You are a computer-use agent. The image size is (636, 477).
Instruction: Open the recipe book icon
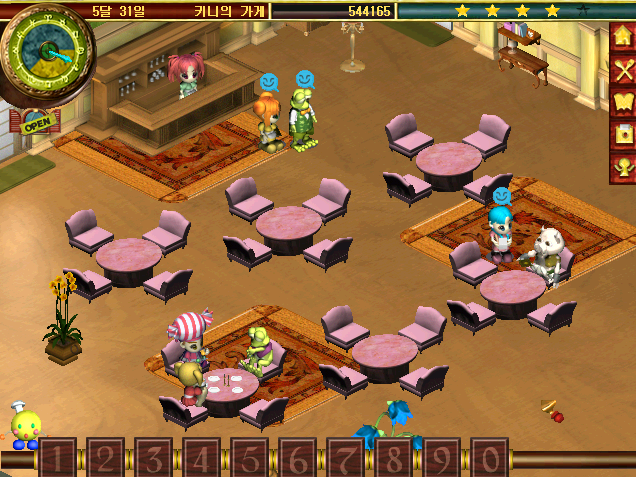pyautogui.click(x=623, y=103)
